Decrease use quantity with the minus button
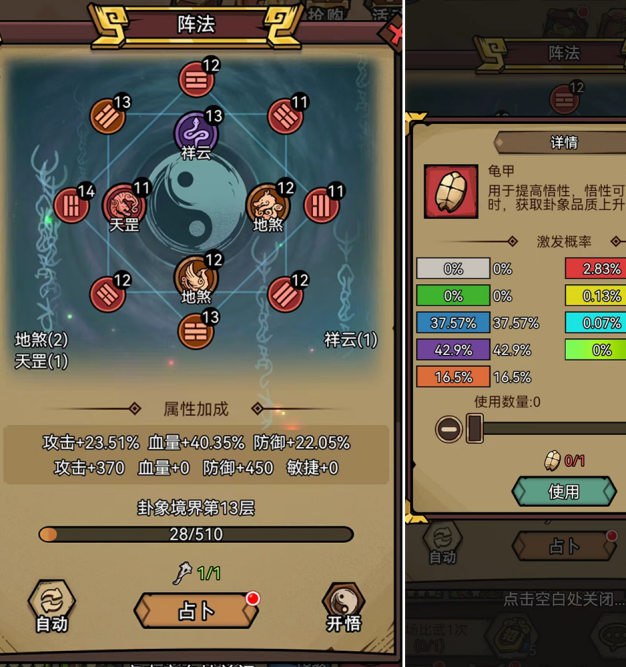Viewport: 626px width, 667px height. pyautogui.click(x=448, y=429)
